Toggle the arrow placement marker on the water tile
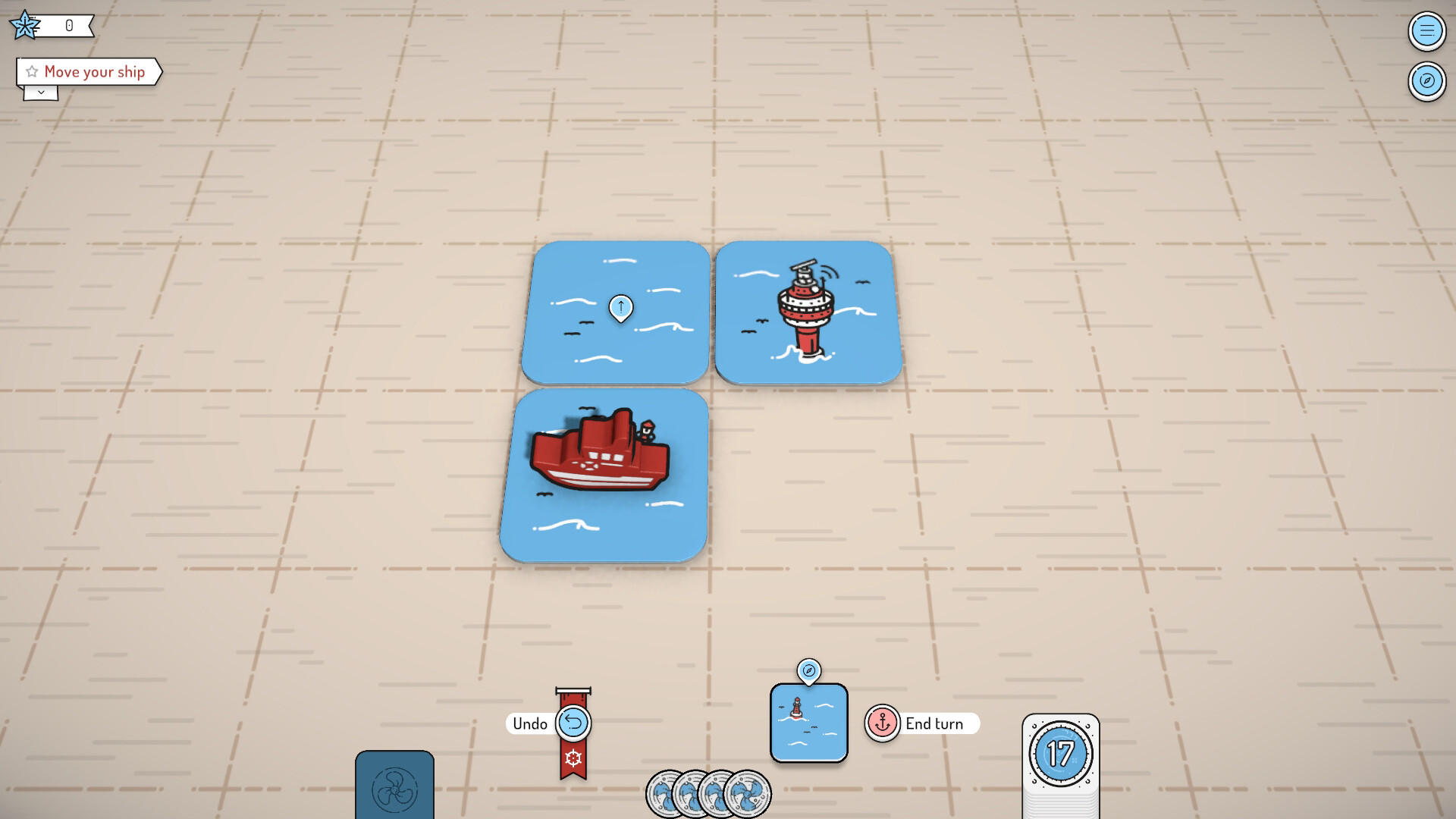 point(622,306)
